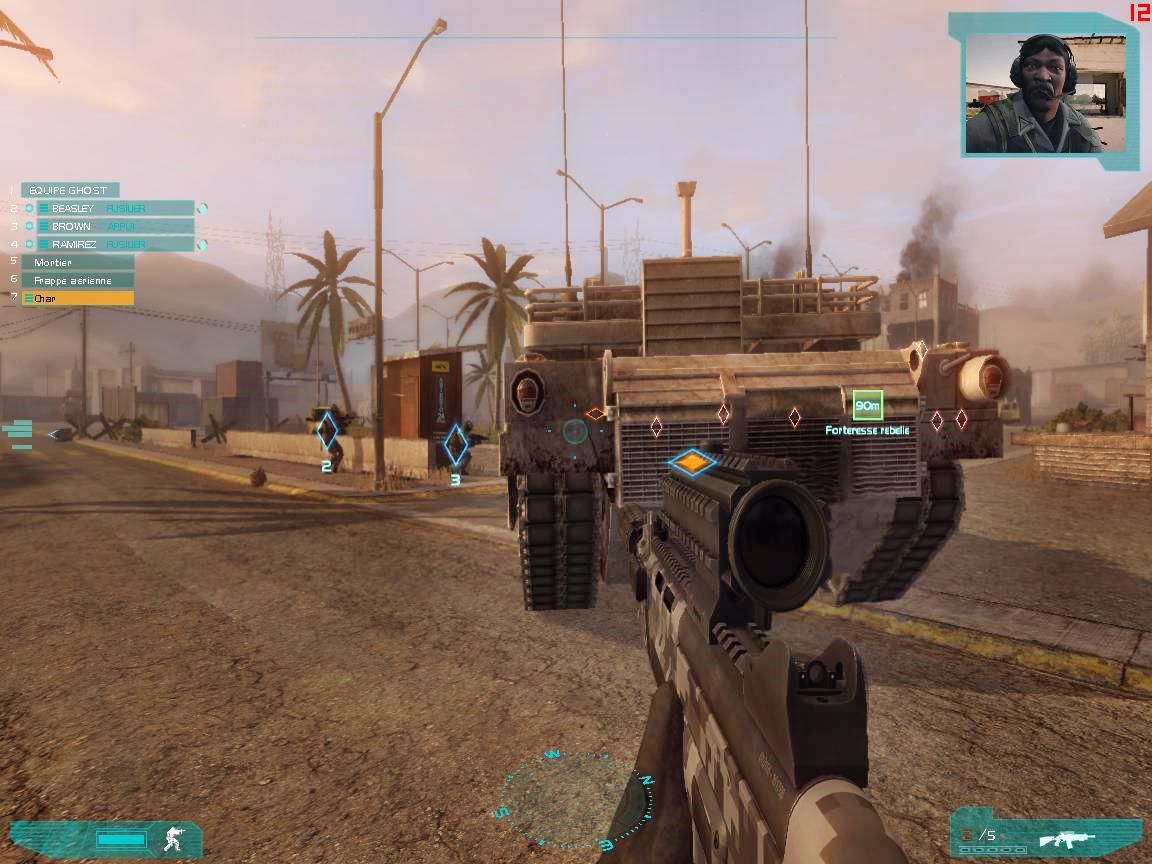
Task: Select the squad member 2 diamond marker
Action: coord(327,431)
